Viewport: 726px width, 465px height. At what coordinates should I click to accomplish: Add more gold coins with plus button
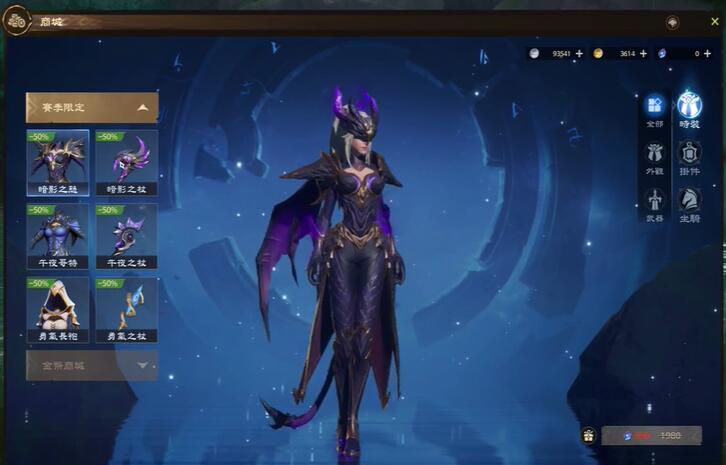pos(643,53)
